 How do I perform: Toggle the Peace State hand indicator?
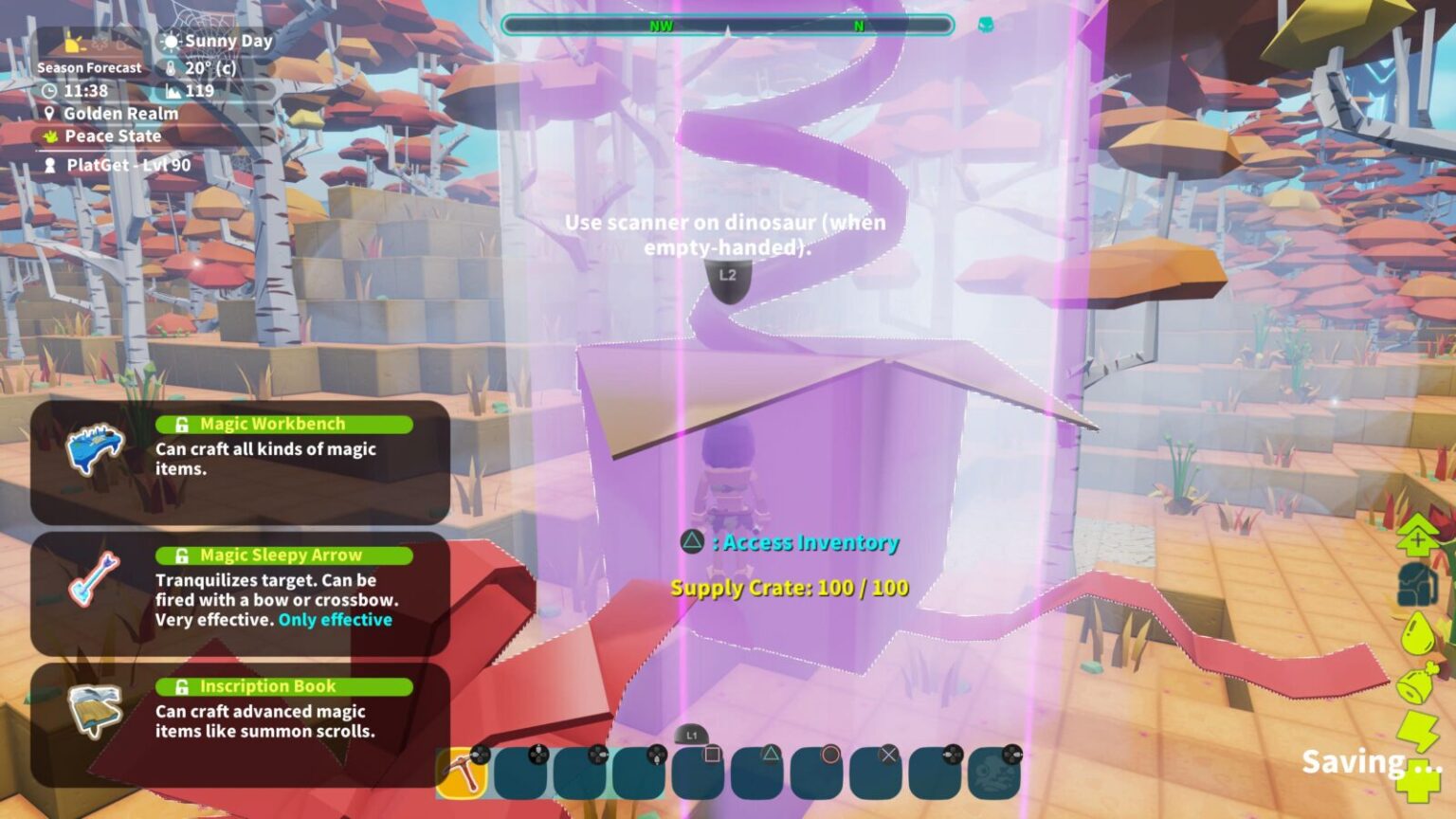(x=49, y=136)
